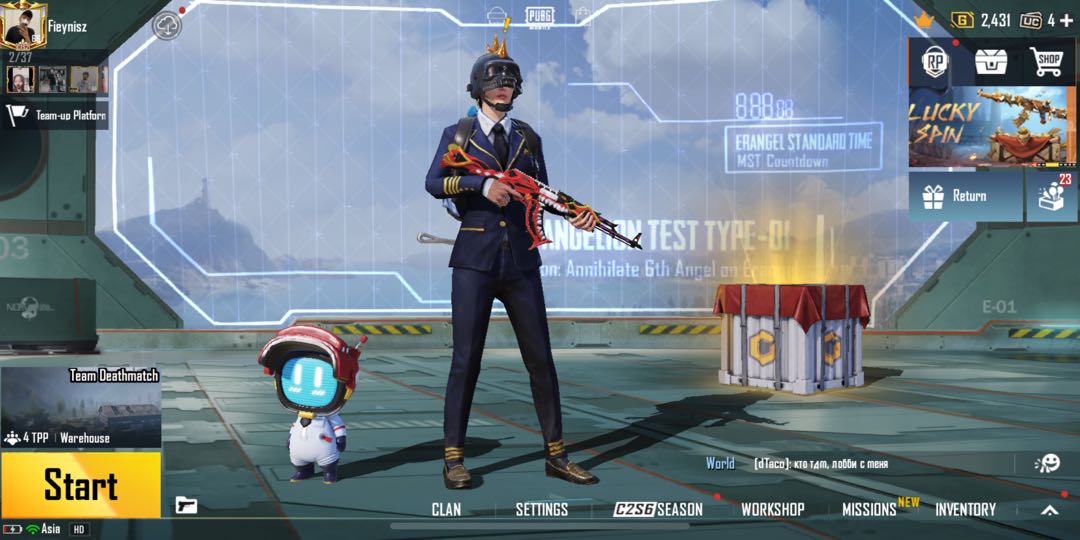Open the Shop cart icon
The height and width of the screenshot is (540, 1080).
tap(1047, 62)
